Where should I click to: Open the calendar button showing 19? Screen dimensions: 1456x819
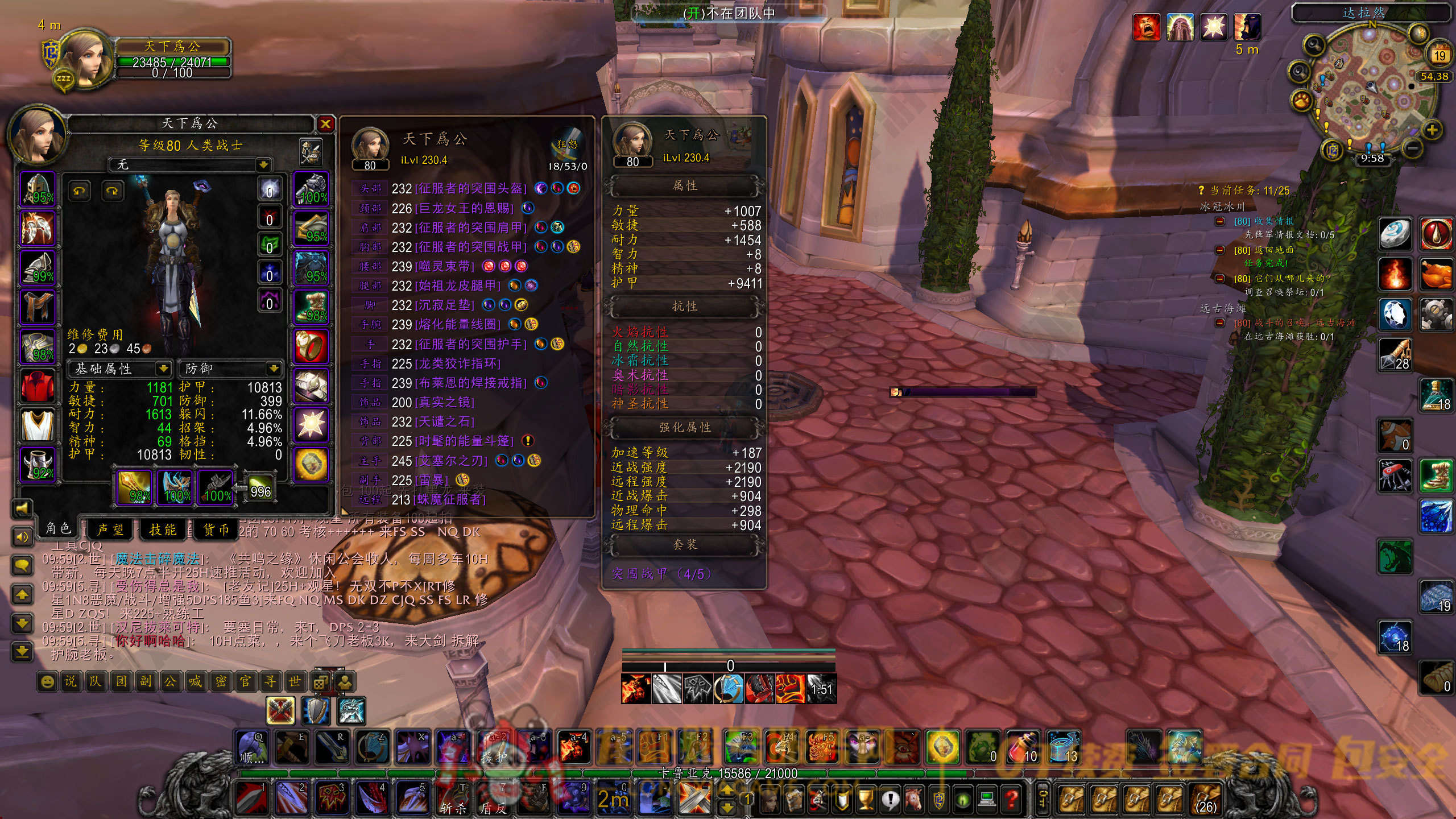pyautogui.click(x=1439, y=55)
